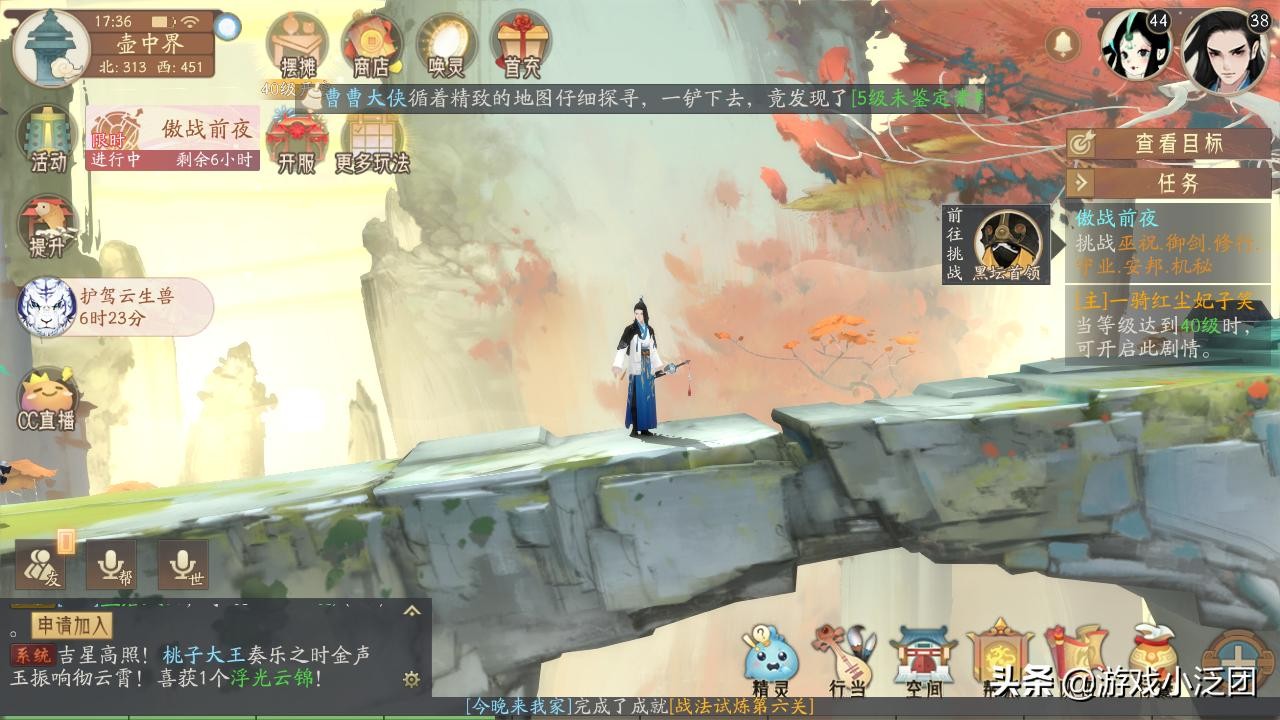
Task: Open the 活动 events menu
Action: pyautogui.click(x=47, y=139)
